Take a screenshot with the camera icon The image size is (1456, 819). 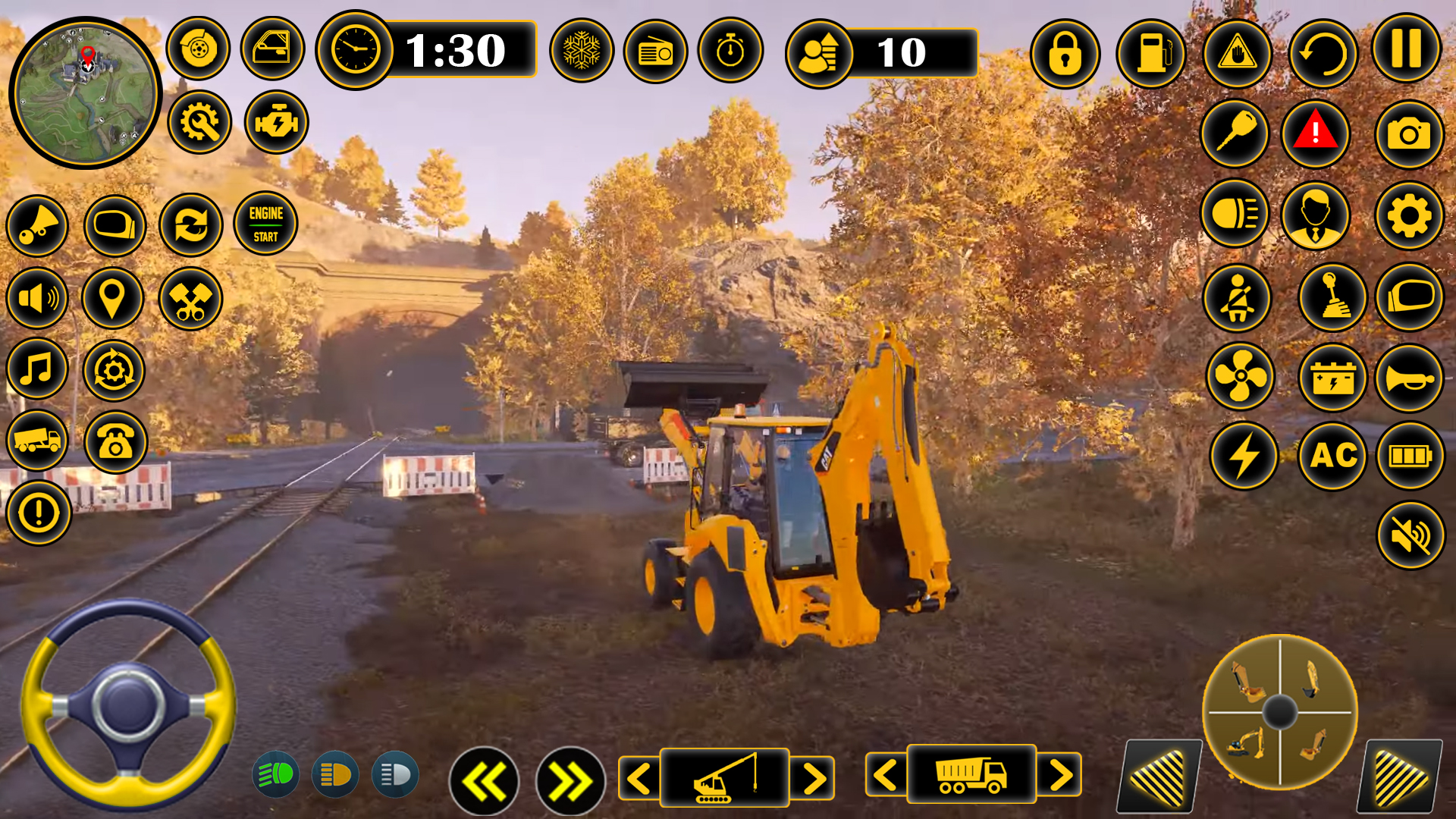[1409, 135]
